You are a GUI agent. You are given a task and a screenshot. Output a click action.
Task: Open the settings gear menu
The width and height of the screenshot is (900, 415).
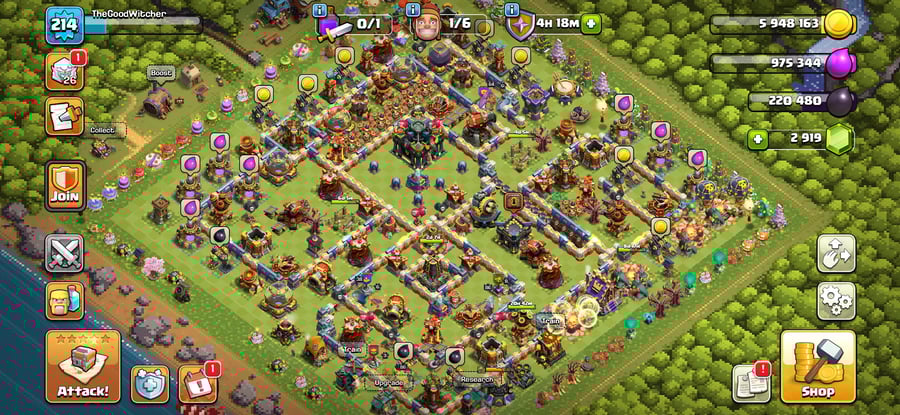tap(835, 298)
